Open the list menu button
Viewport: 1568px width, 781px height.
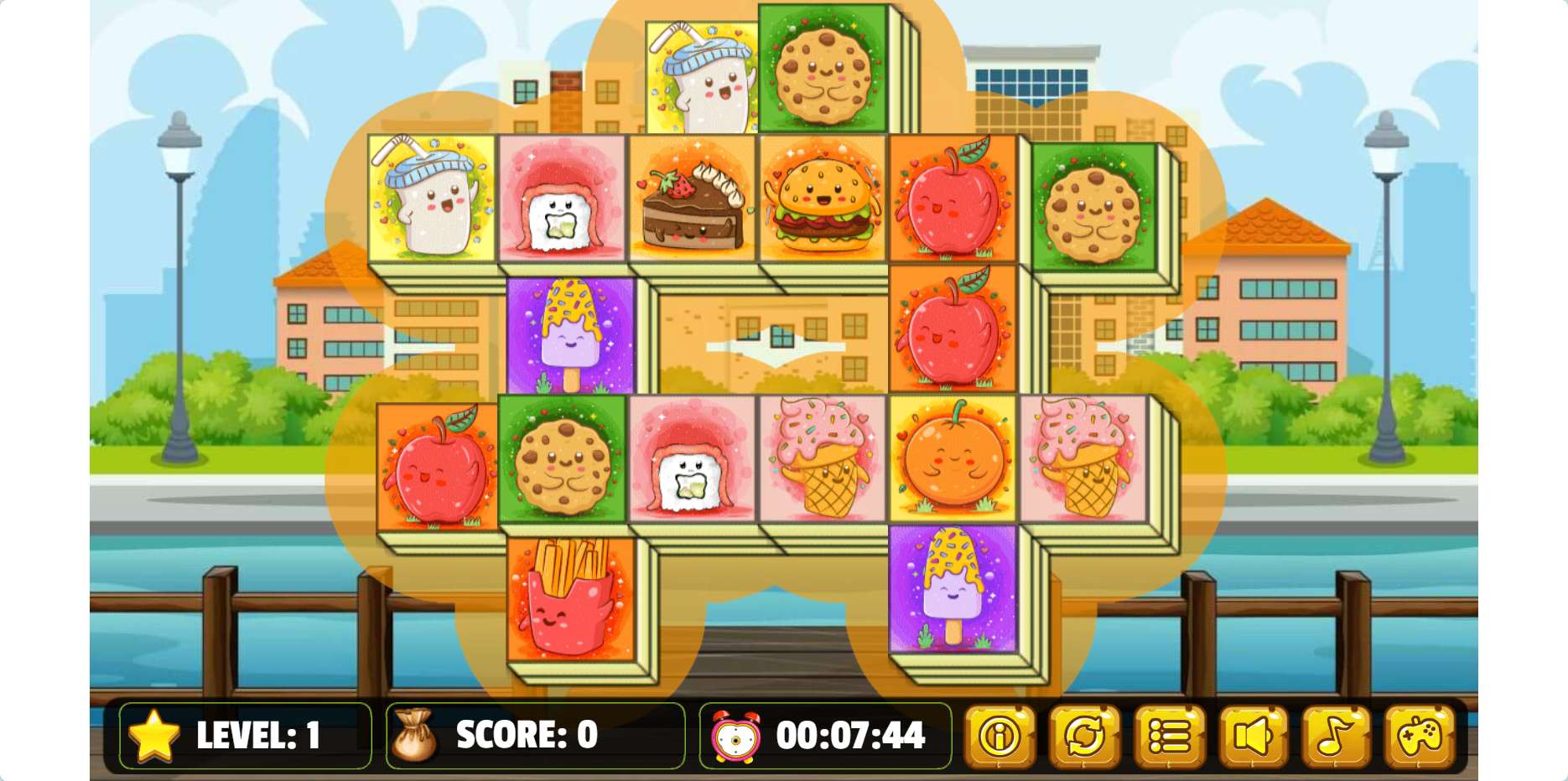pos(1169,737)
